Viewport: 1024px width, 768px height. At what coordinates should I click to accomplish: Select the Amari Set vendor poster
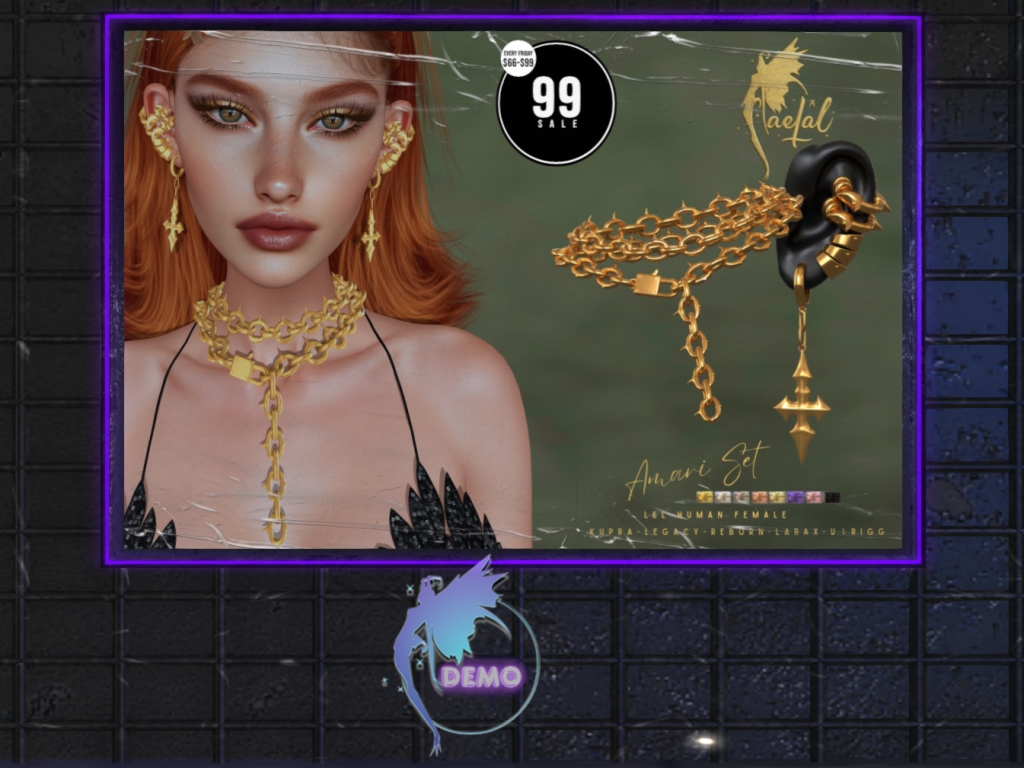tap(512, 290)
